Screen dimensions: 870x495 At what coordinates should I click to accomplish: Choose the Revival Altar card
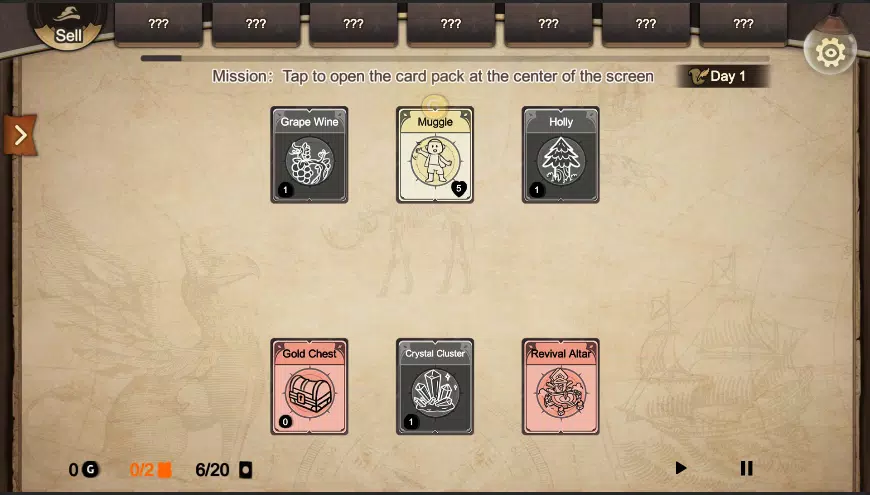pyautogui.click(x=561, y=387)
